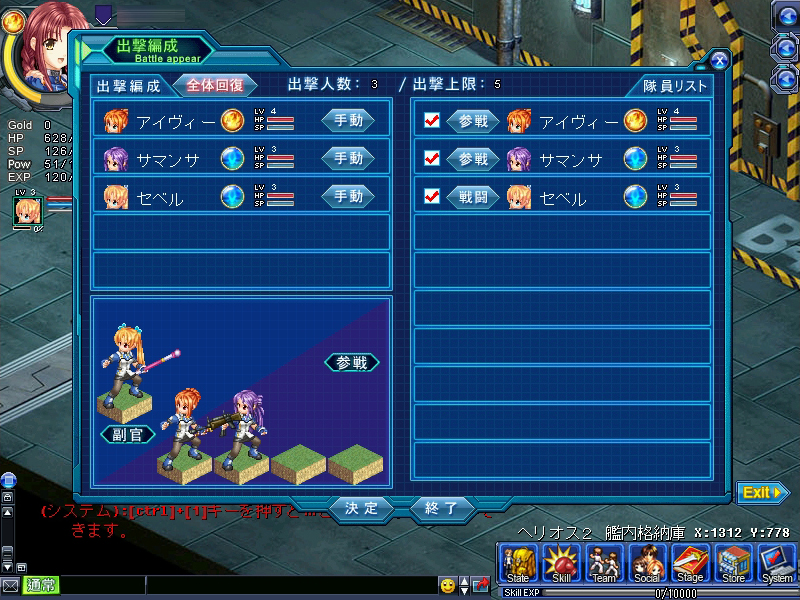Click the 戦闘 button beside セベル

(472, 196)
